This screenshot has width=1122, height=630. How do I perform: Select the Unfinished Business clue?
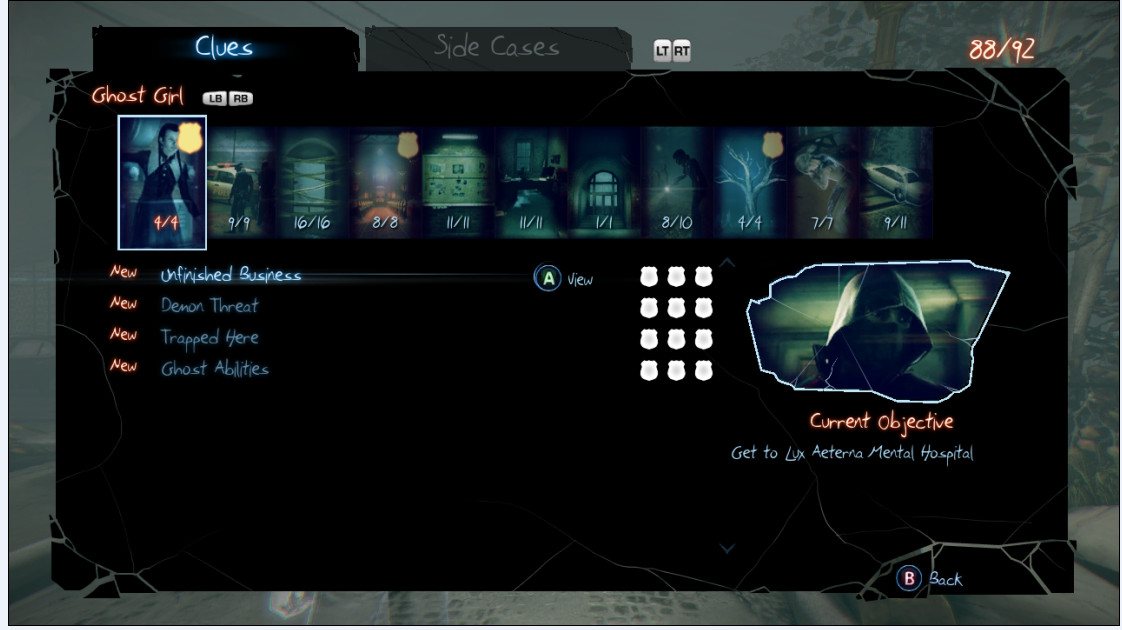[x=231, y=275]
